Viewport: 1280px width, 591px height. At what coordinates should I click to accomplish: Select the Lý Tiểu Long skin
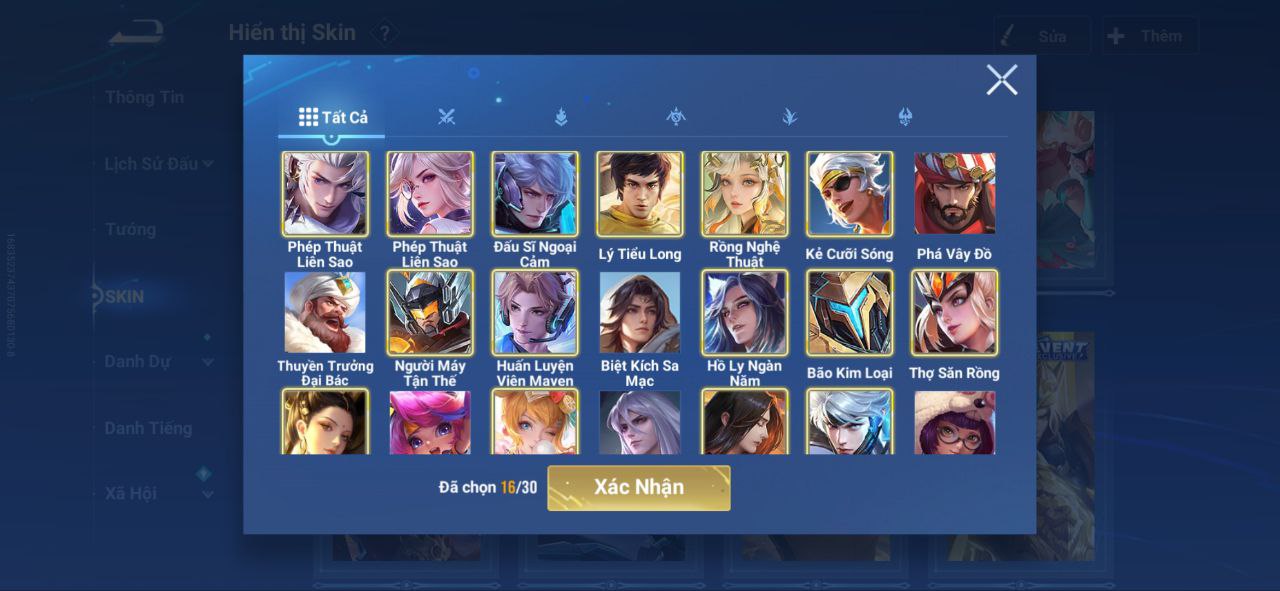click(x=639, y=194)
